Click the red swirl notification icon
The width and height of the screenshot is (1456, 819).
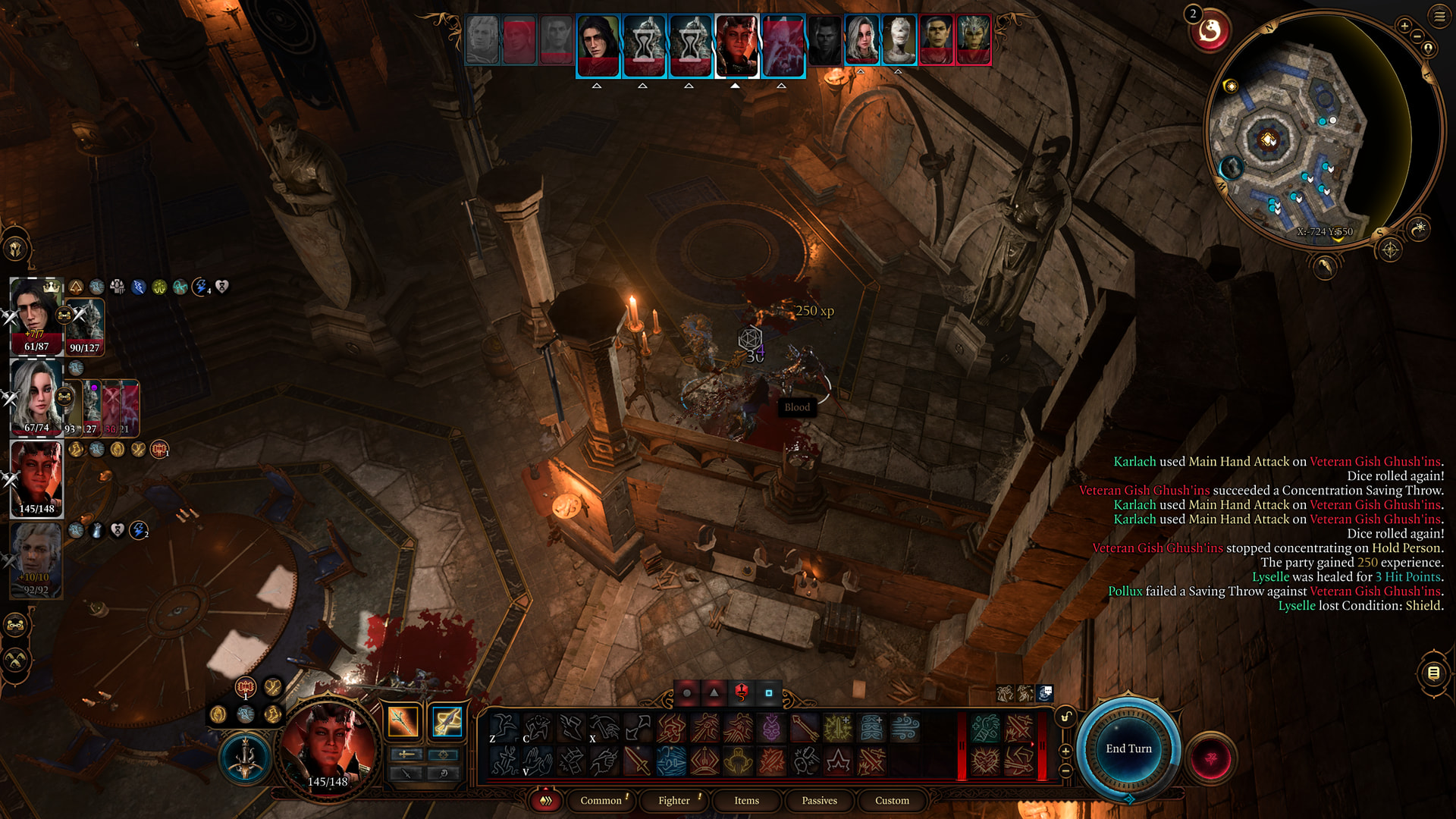1210,31
